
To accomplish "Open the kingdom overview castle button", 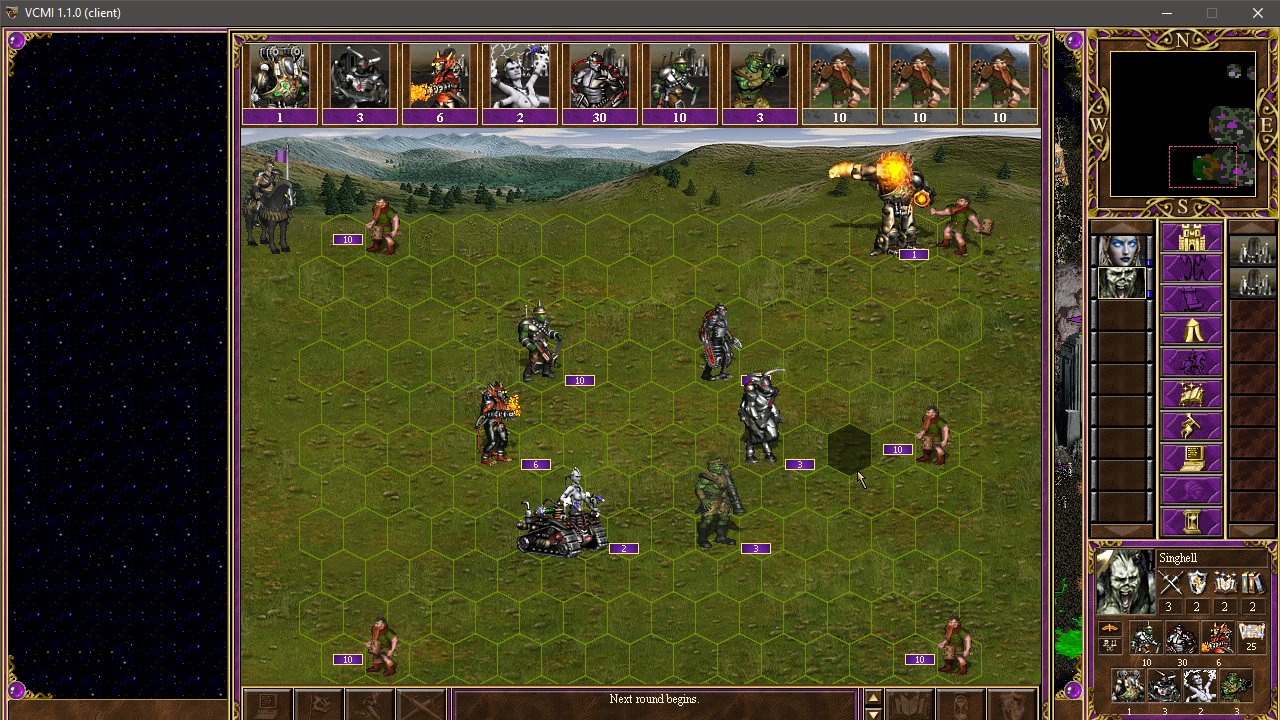I will click(1190, 238).
